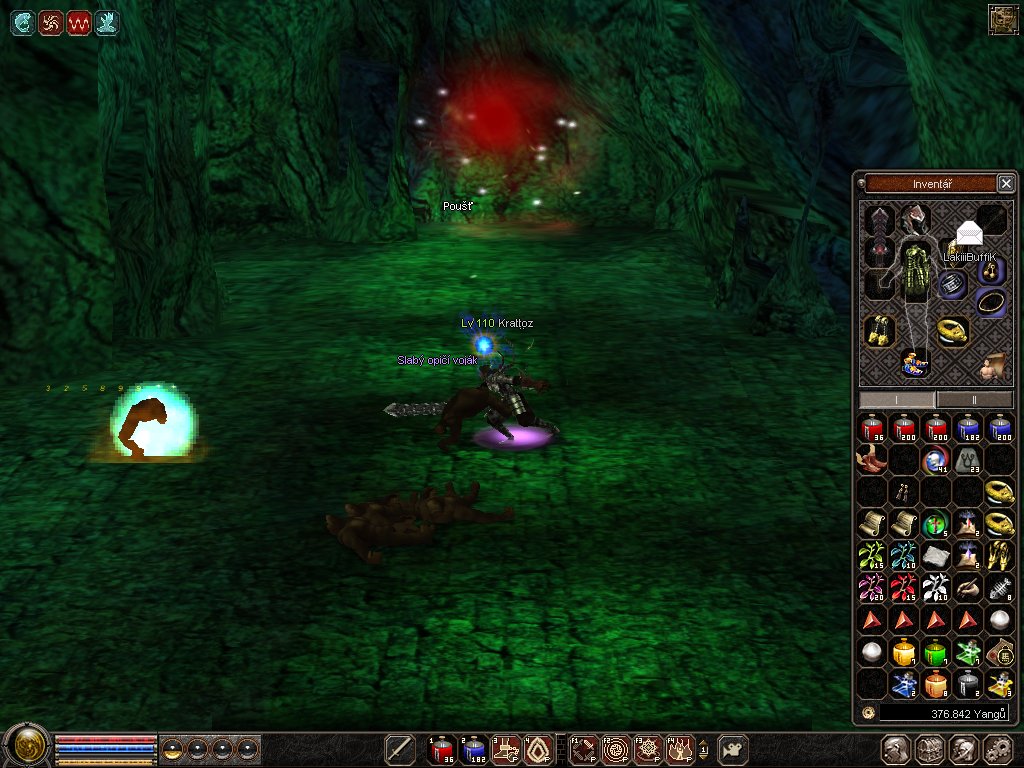This screenshot has width=1024, height=768.
Task: Open the character window with the helmet button
Action: pyautogui.click(x=897, y=750)
